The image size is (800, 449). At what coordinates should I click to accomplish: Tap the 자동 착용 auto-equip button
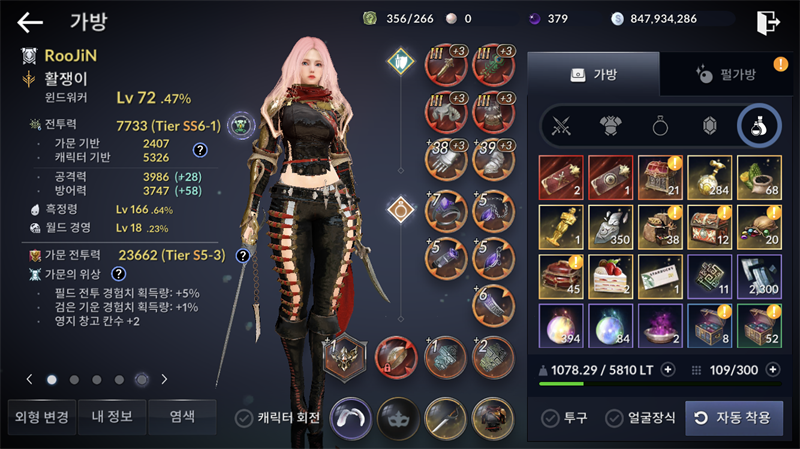[734, 418]
